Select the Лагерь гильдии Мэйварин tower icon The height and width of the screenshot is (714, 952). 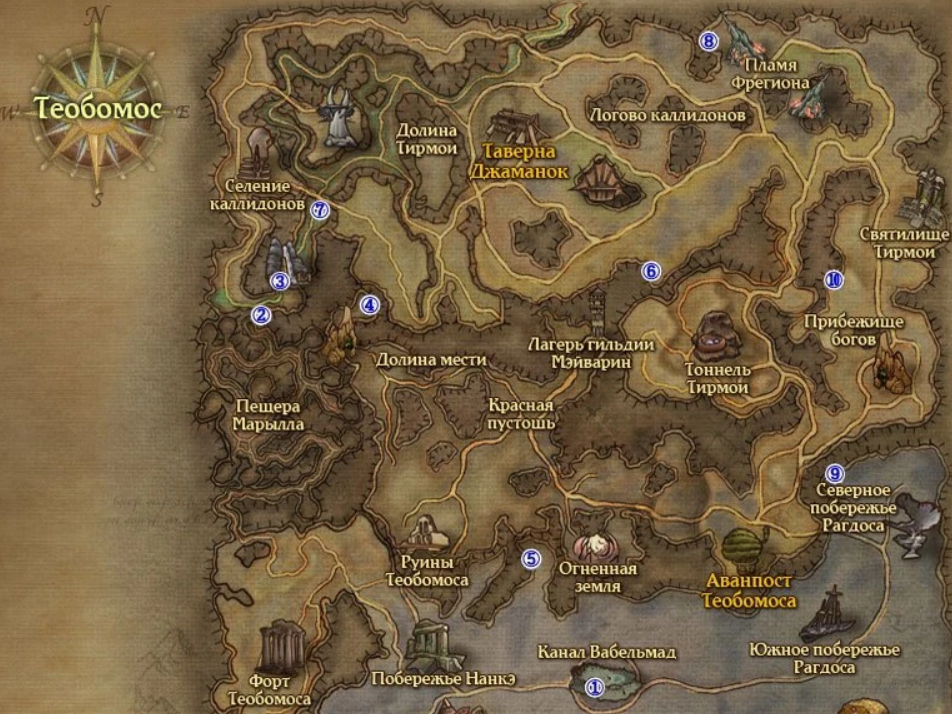point(597,312)
